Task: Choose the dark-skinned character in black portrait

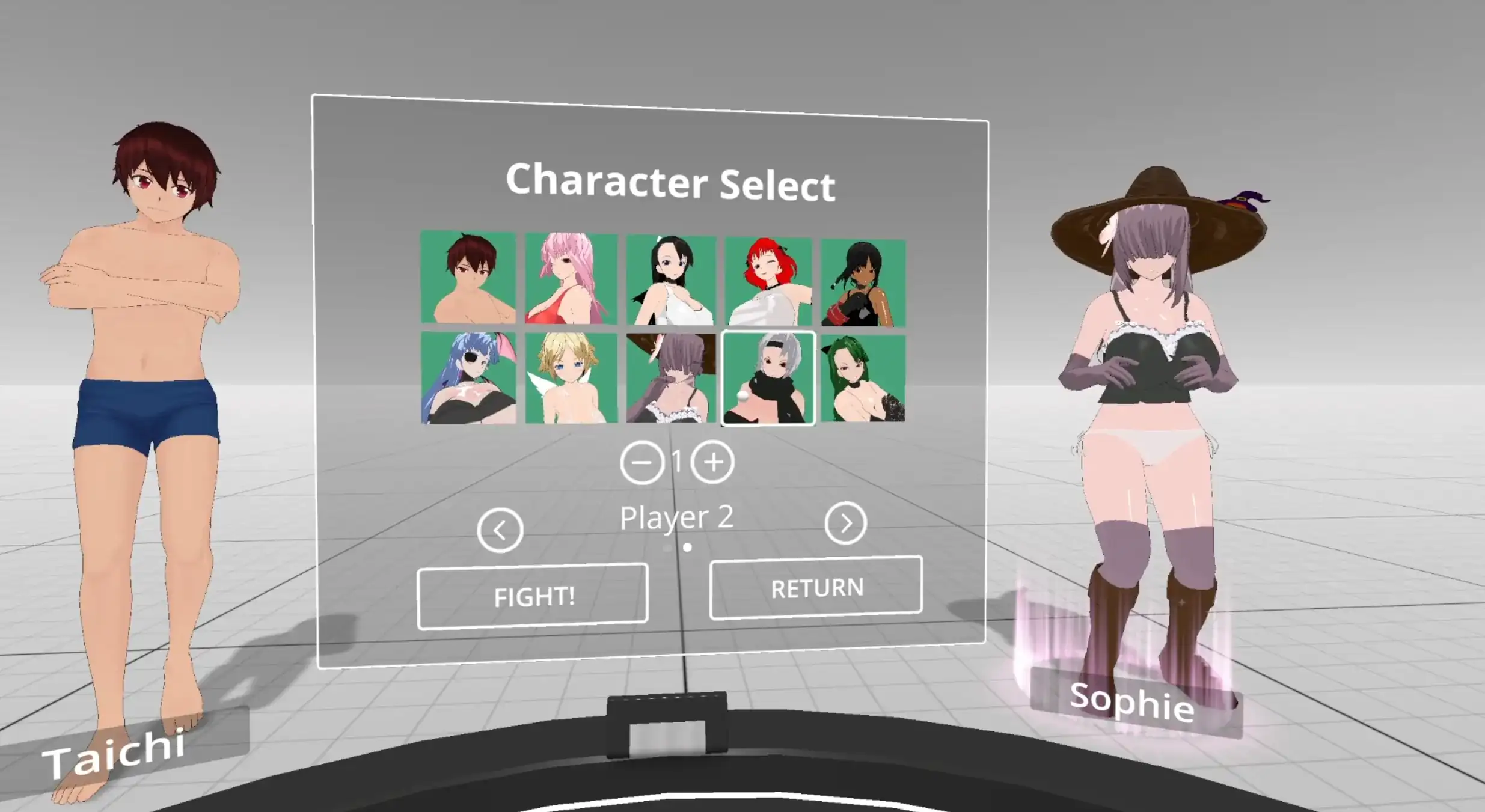Action: 863,283
